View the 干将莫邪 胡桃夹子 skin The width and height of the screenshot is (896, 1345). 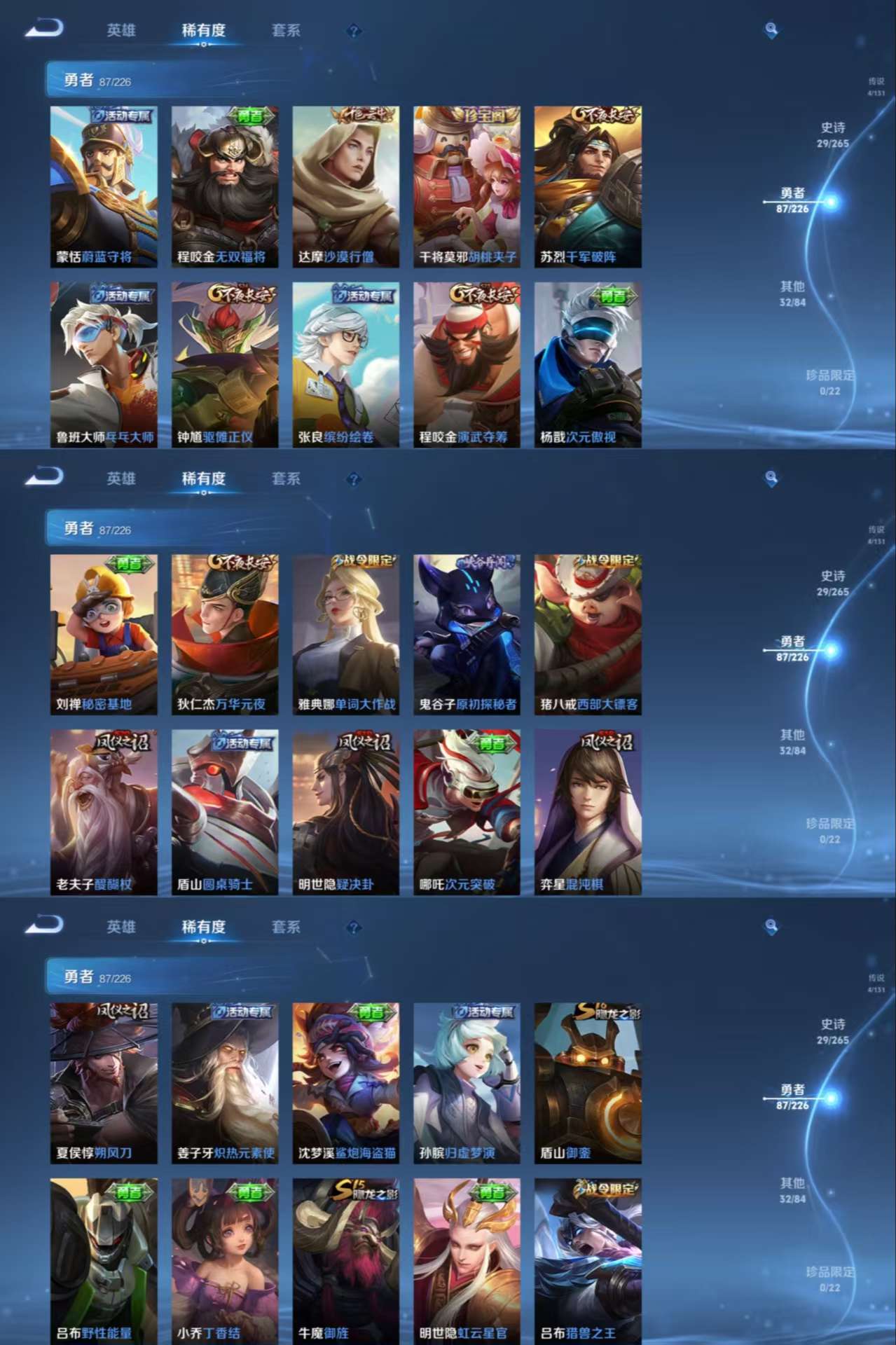tap(467, 186)
